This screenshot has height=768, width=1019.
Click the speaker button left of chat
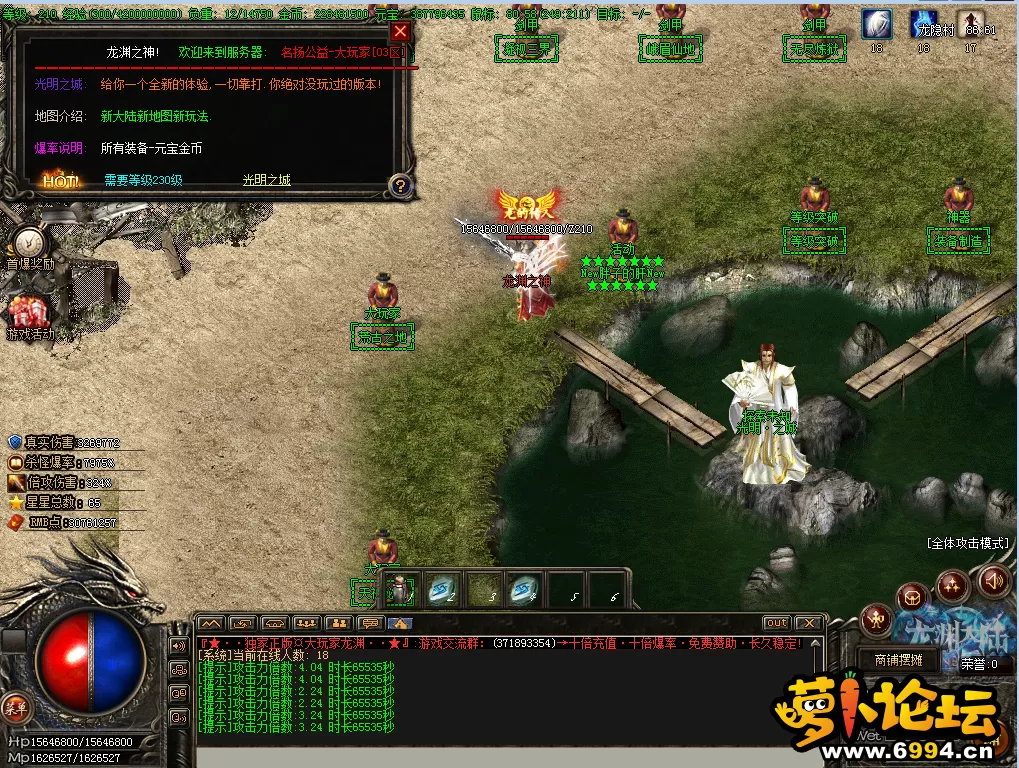180,646
